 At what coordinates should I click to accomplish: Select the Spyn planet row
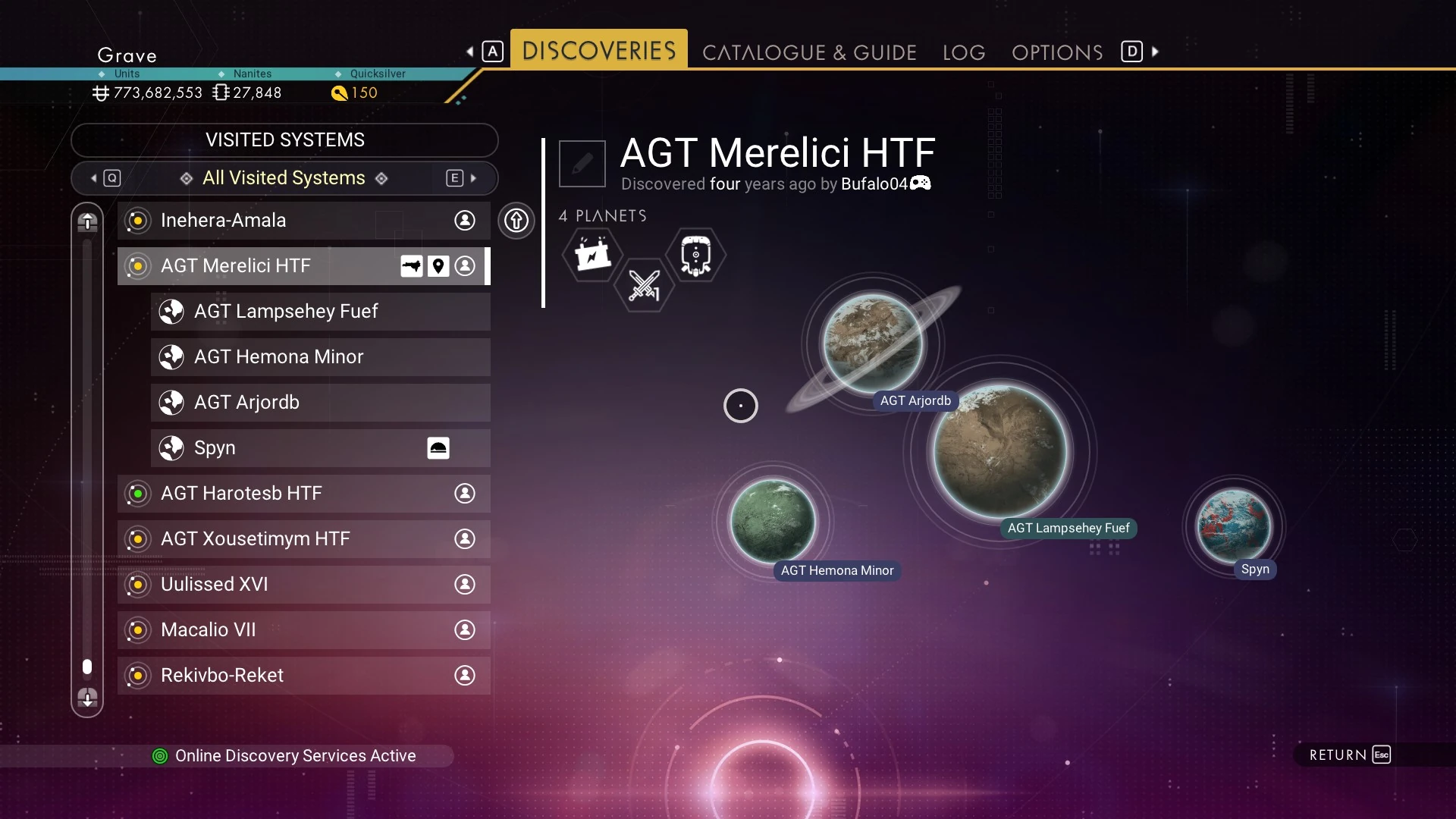coord(320,448)
